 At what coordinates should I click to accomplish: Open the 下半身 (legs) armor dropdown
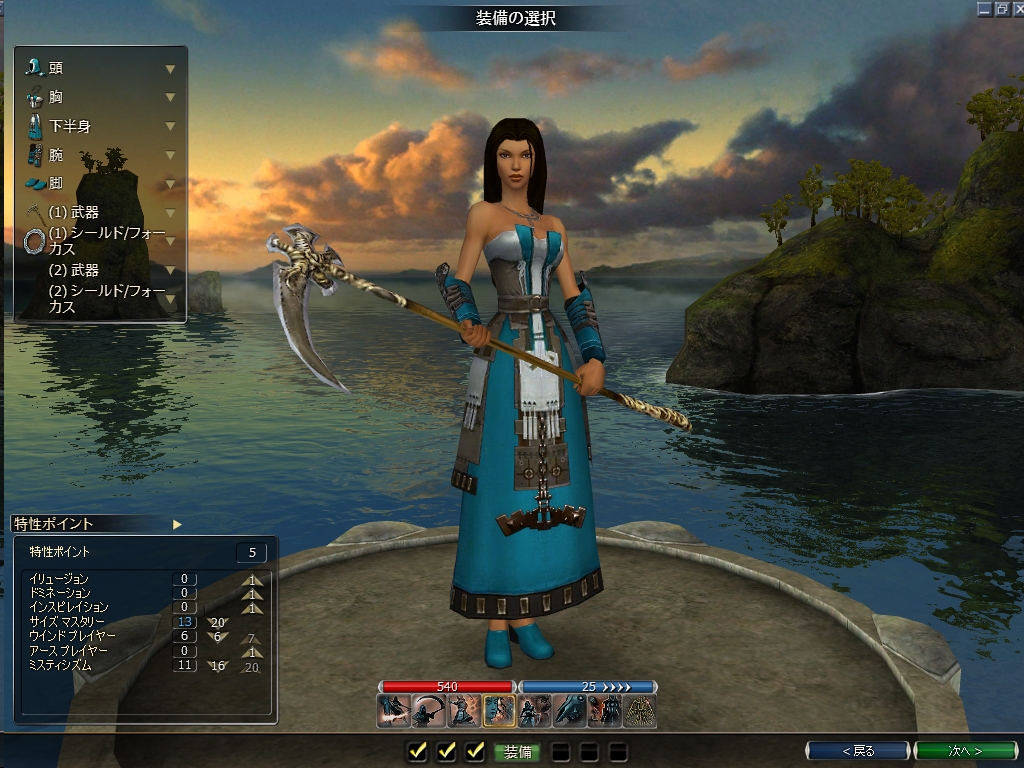[170, 126]
